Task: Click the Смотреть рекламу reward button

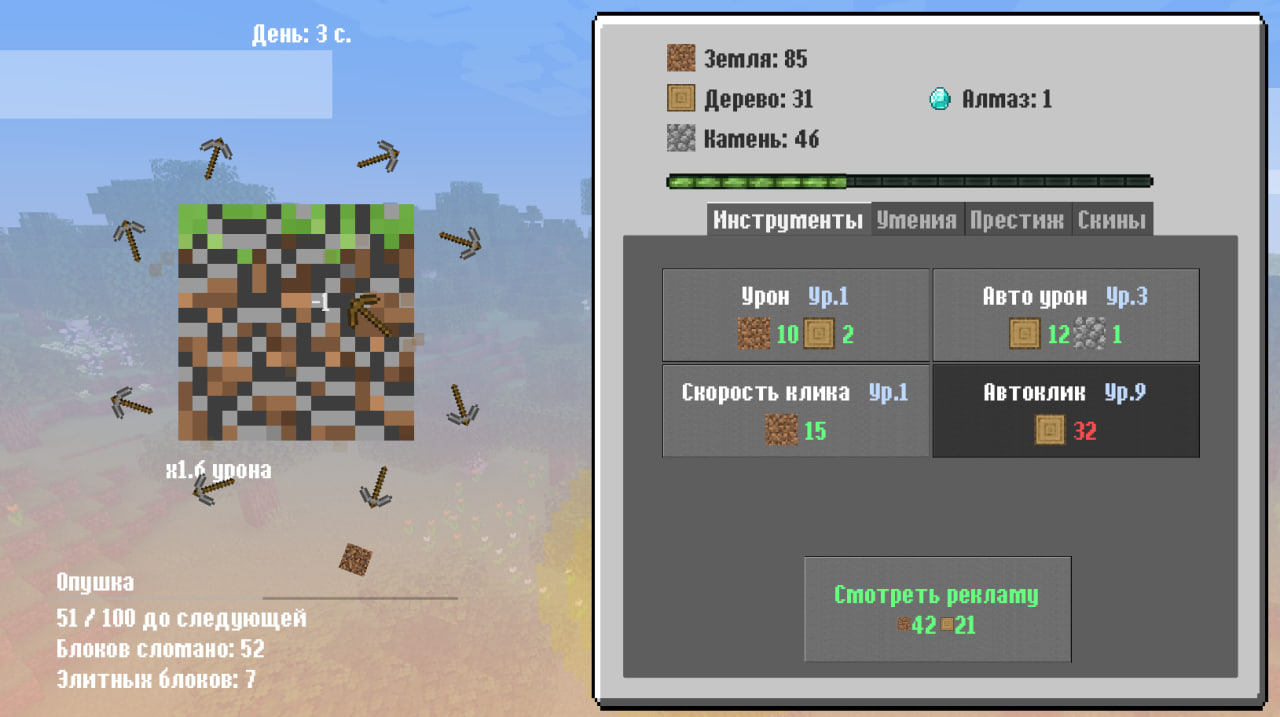Action: pos(937,609)
